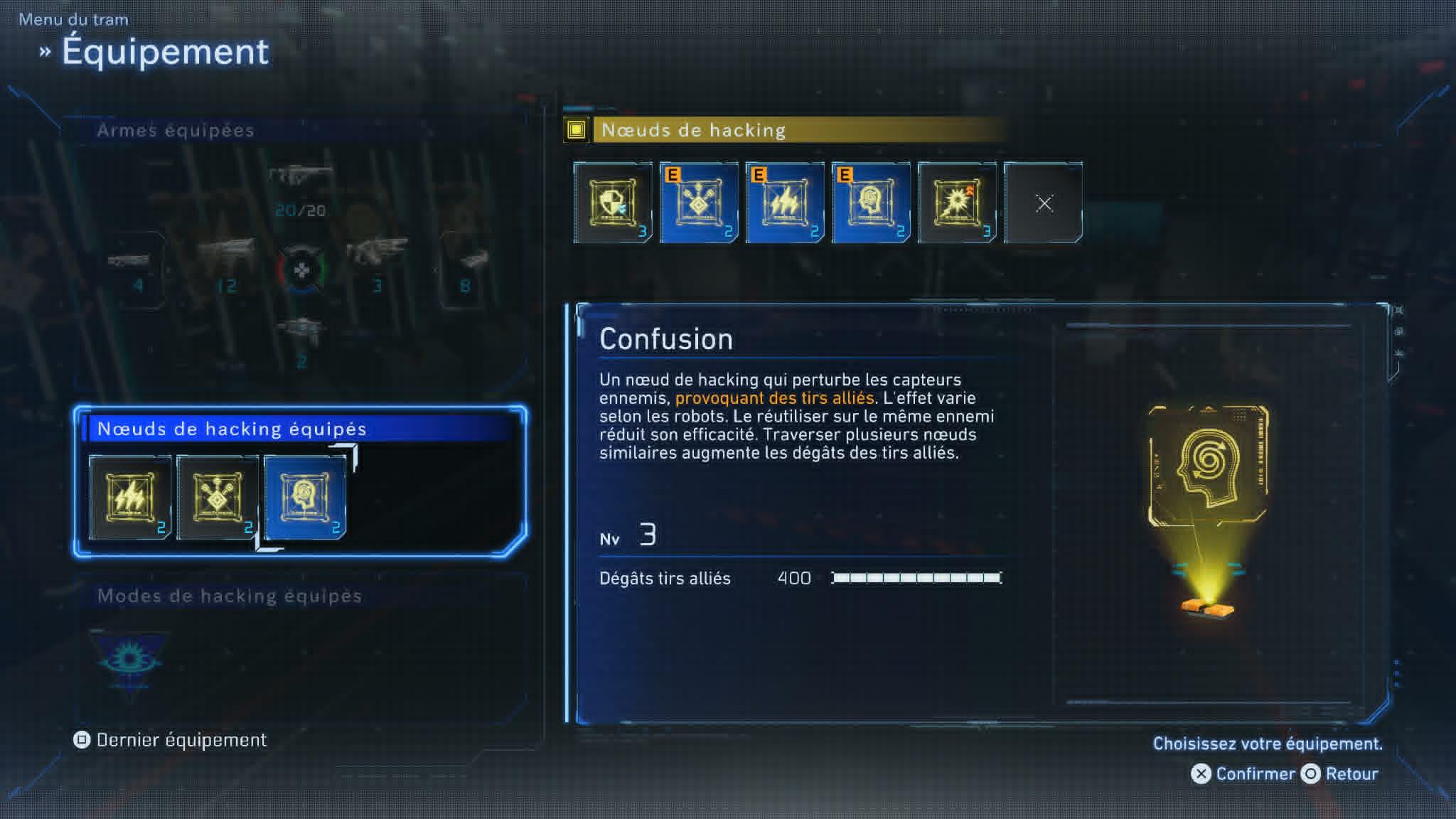Open the Modes de hacking équipés section
This screenshot has width=1456, height=819.
pyautogui.click(x=229, y=596)
